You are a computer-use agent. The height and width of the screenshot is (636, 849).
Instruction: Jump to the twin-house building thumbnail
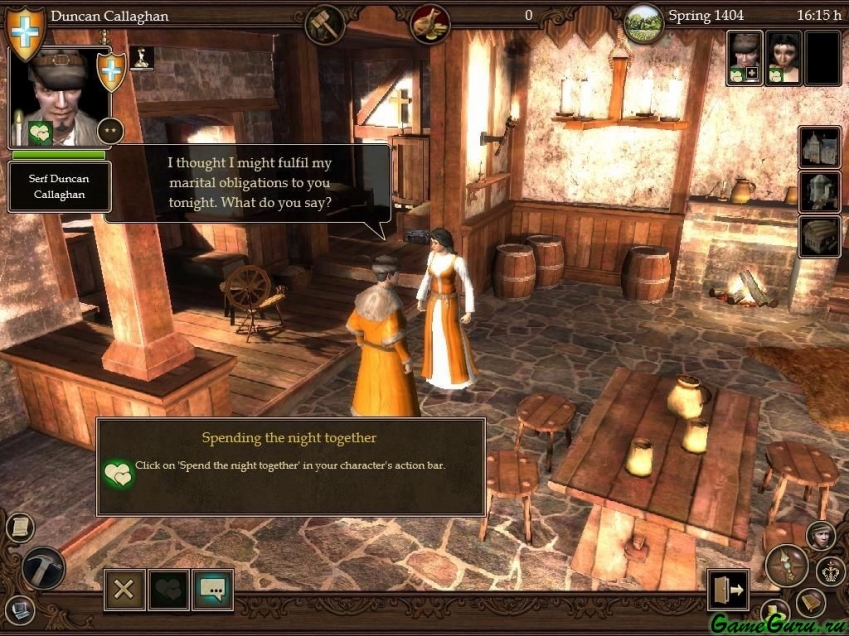(819, 147)
